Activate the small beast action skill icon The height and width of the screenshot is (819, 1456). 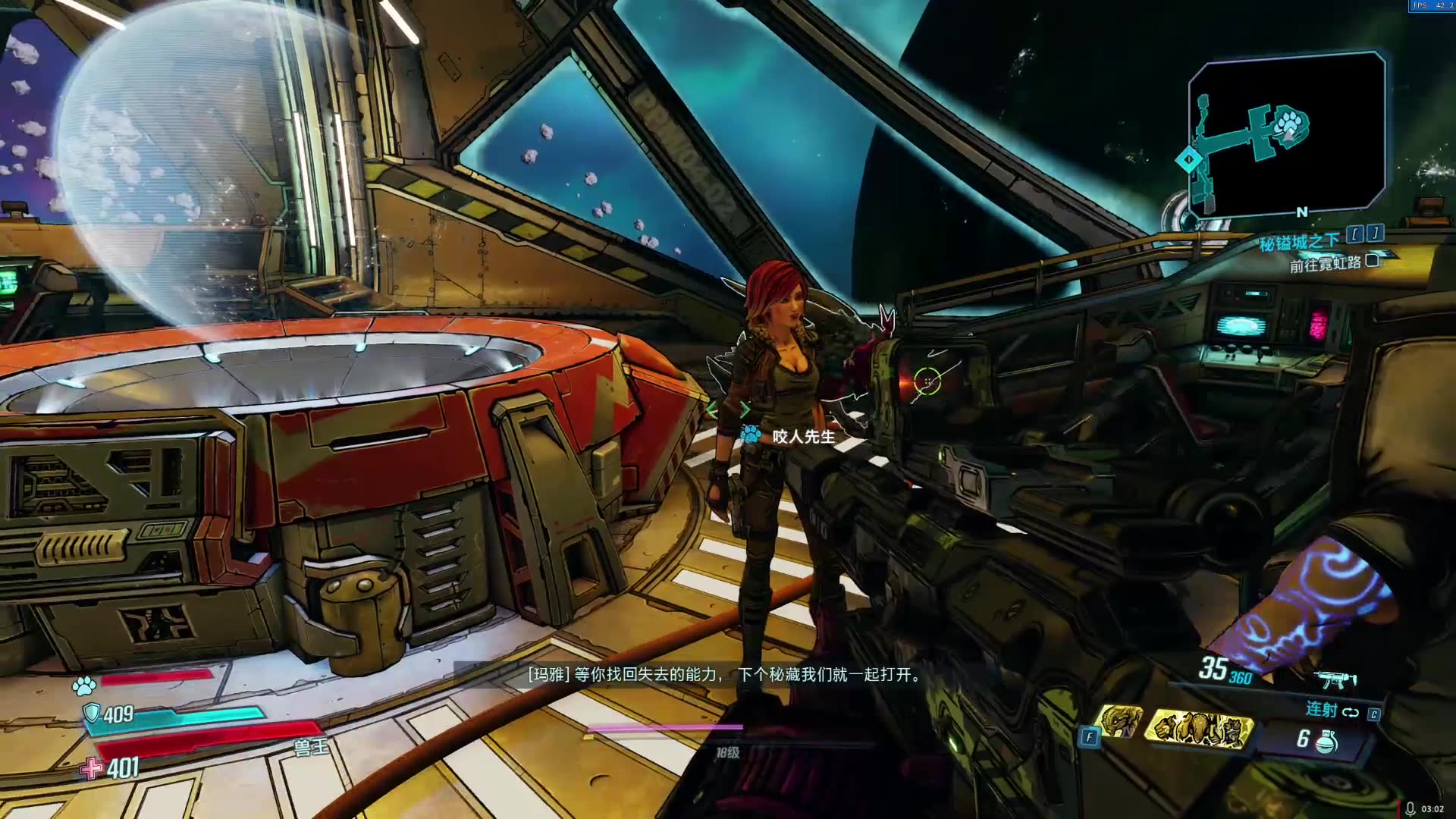[x=1119, y=720]
